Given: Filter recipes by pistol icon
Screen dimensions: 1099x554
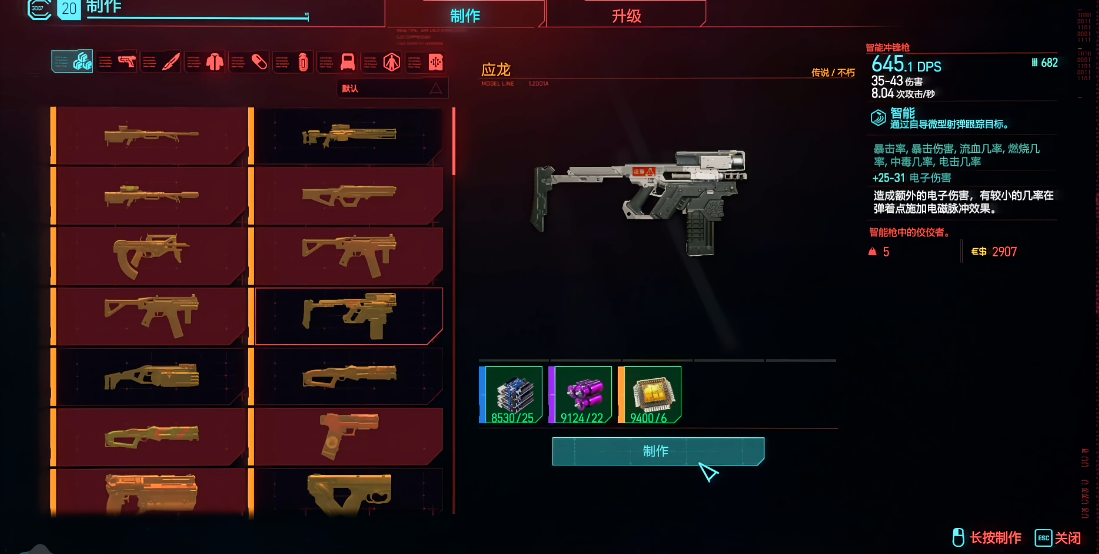Looking at the screenshot, I should [x=127, y=62].
